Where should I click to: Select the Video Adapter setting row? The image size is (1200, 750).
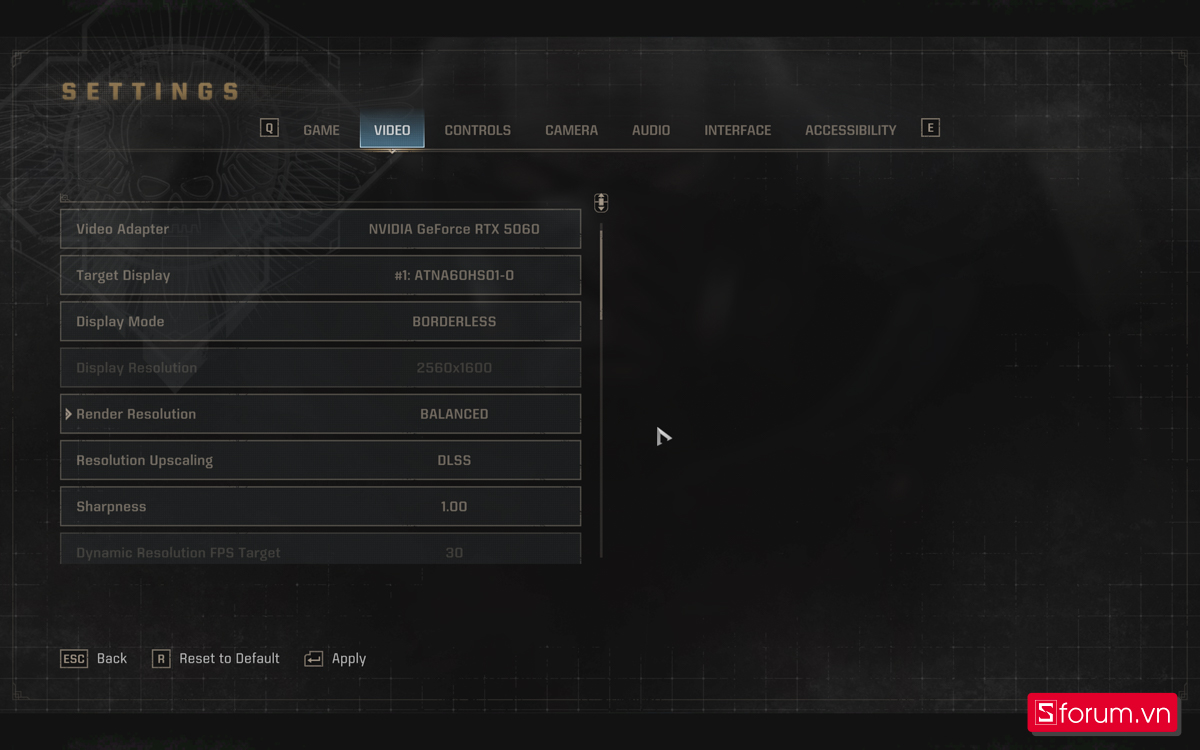320,229
